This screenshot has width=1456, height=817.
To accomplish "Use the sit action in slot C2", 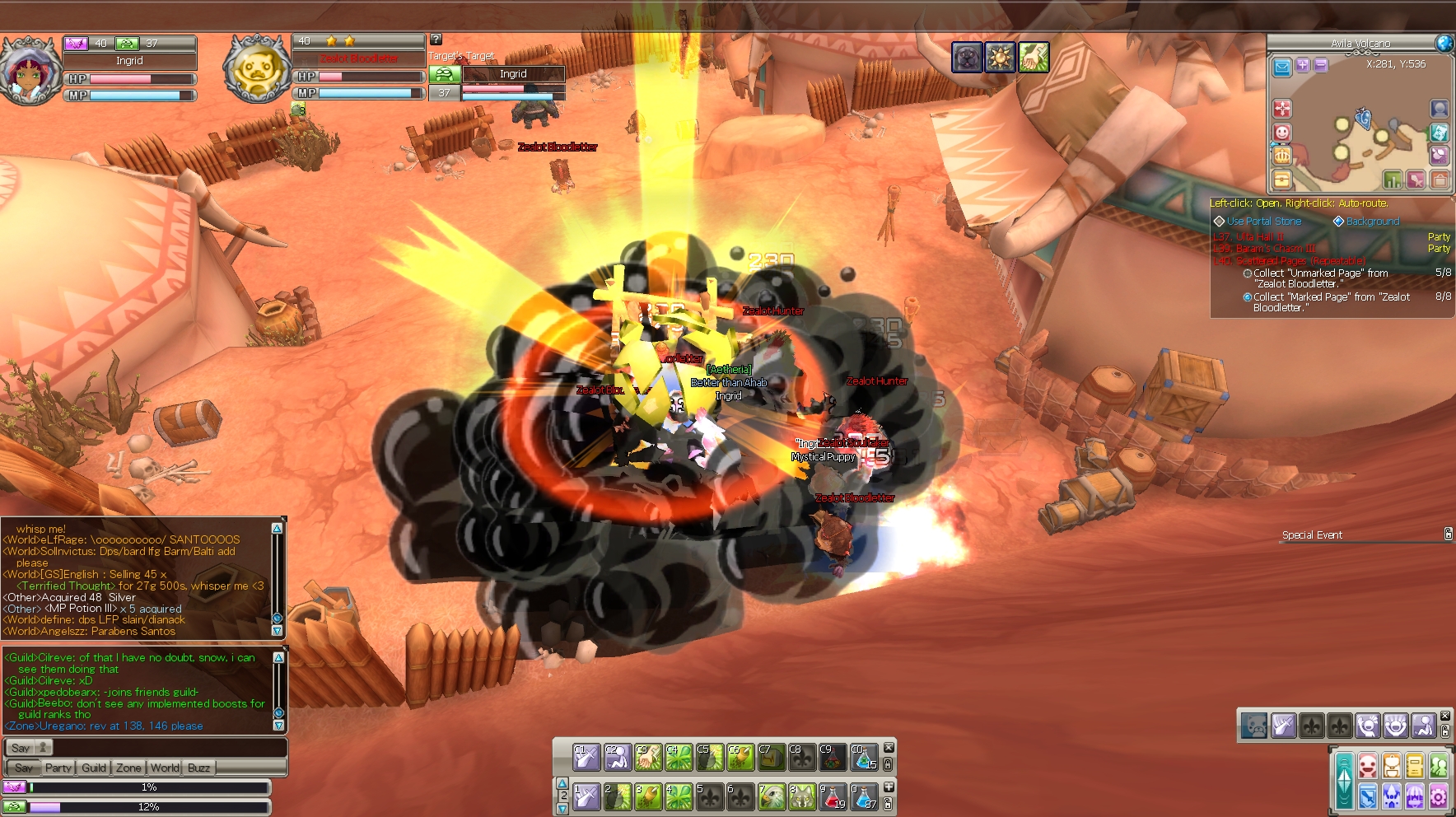I will tap(617, 757).
